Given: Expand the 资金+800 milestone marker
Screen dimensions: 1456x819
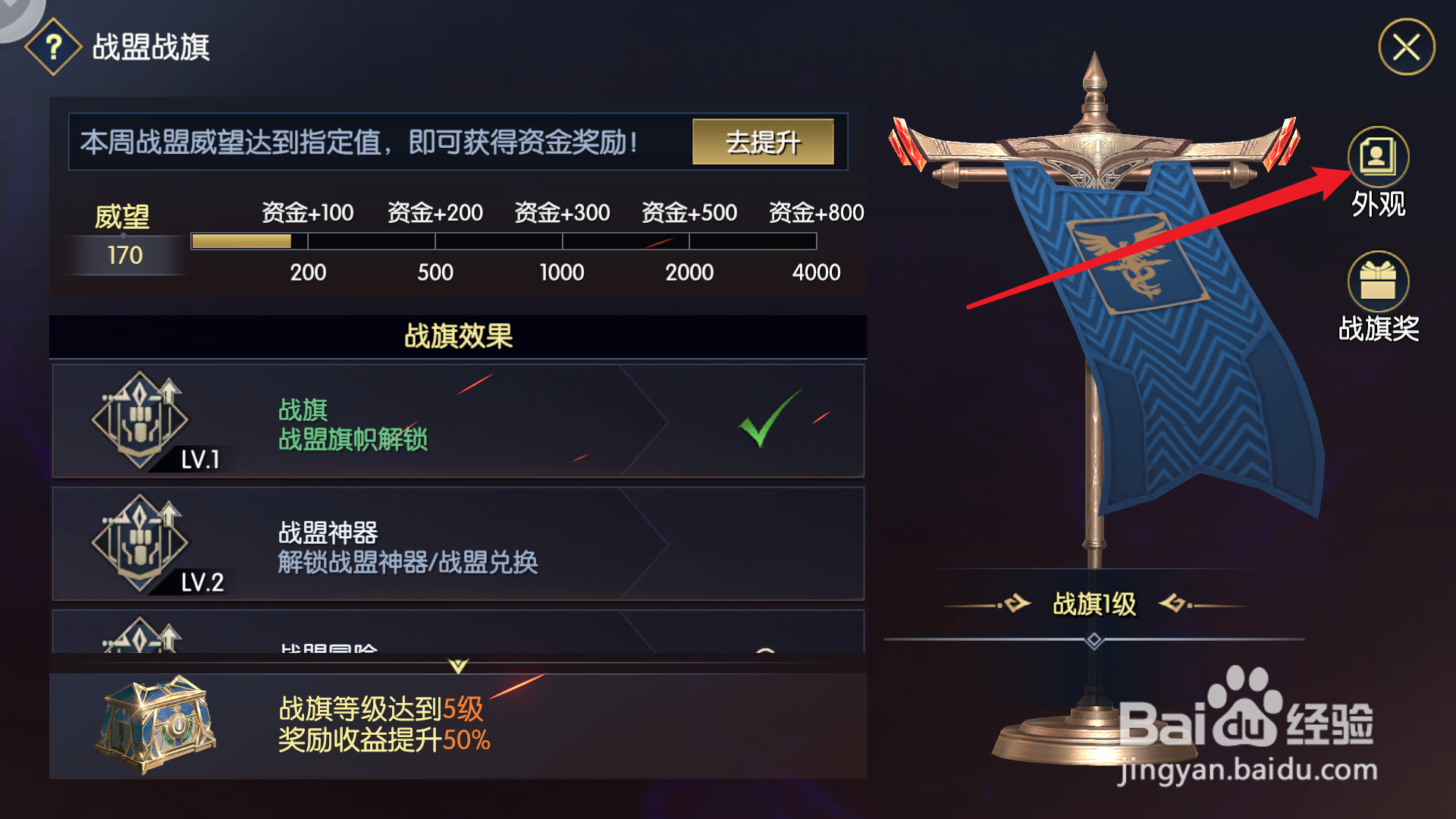Looking at the screenshot, I should click(x=815, y=213).
